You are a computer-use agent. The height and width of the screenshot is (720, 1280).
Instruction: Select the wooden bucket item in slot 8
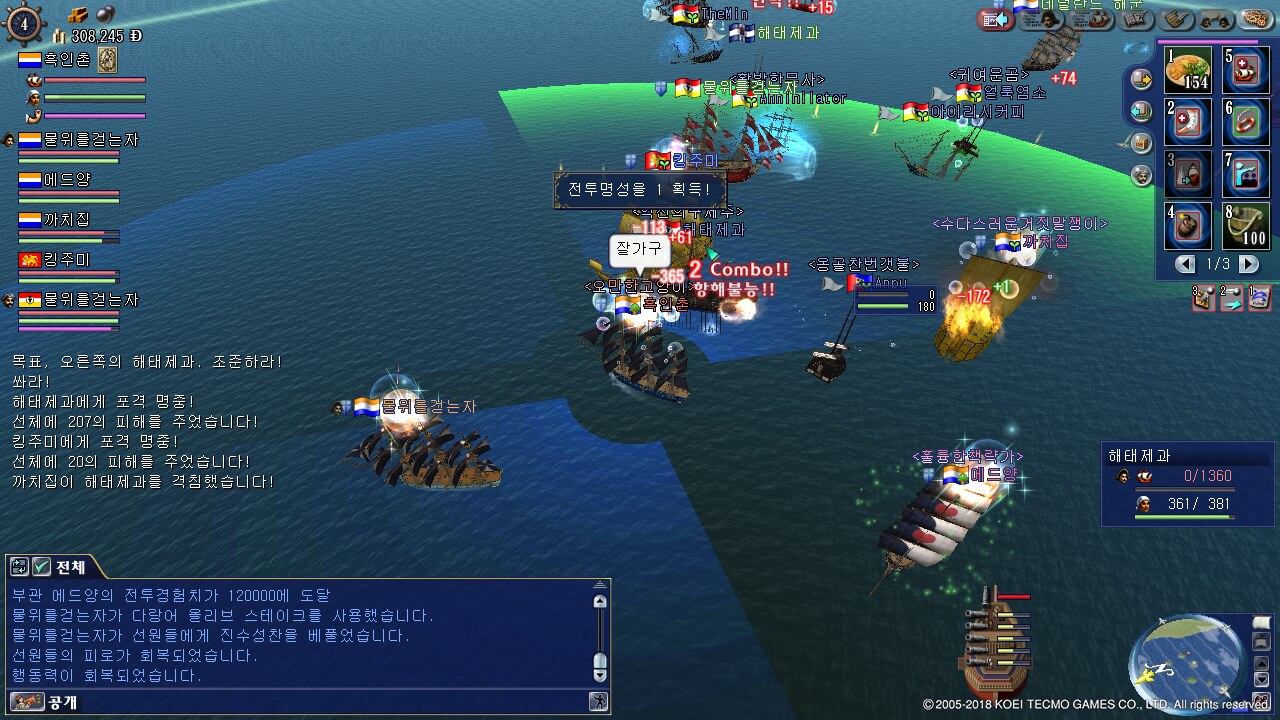coord(1246,226)
